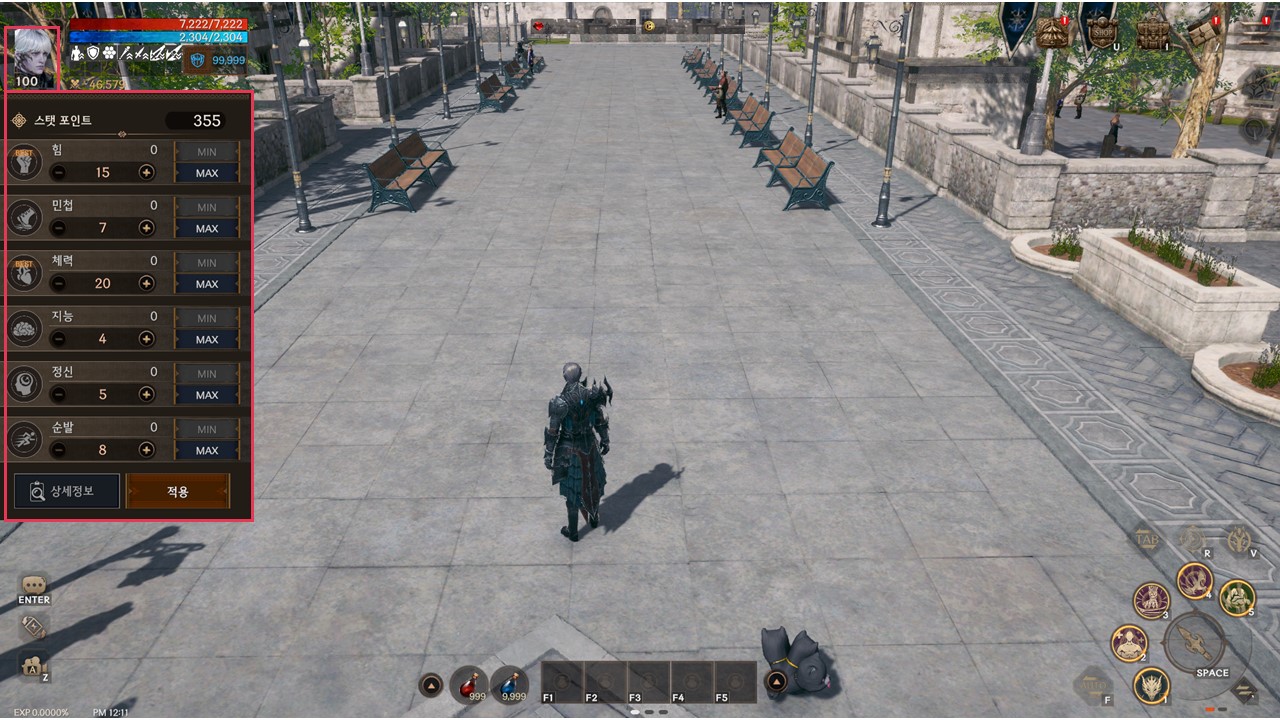Set 힘 (strength) to MAX
Viewport: 1280px width, 720px height.
(207, 173)
